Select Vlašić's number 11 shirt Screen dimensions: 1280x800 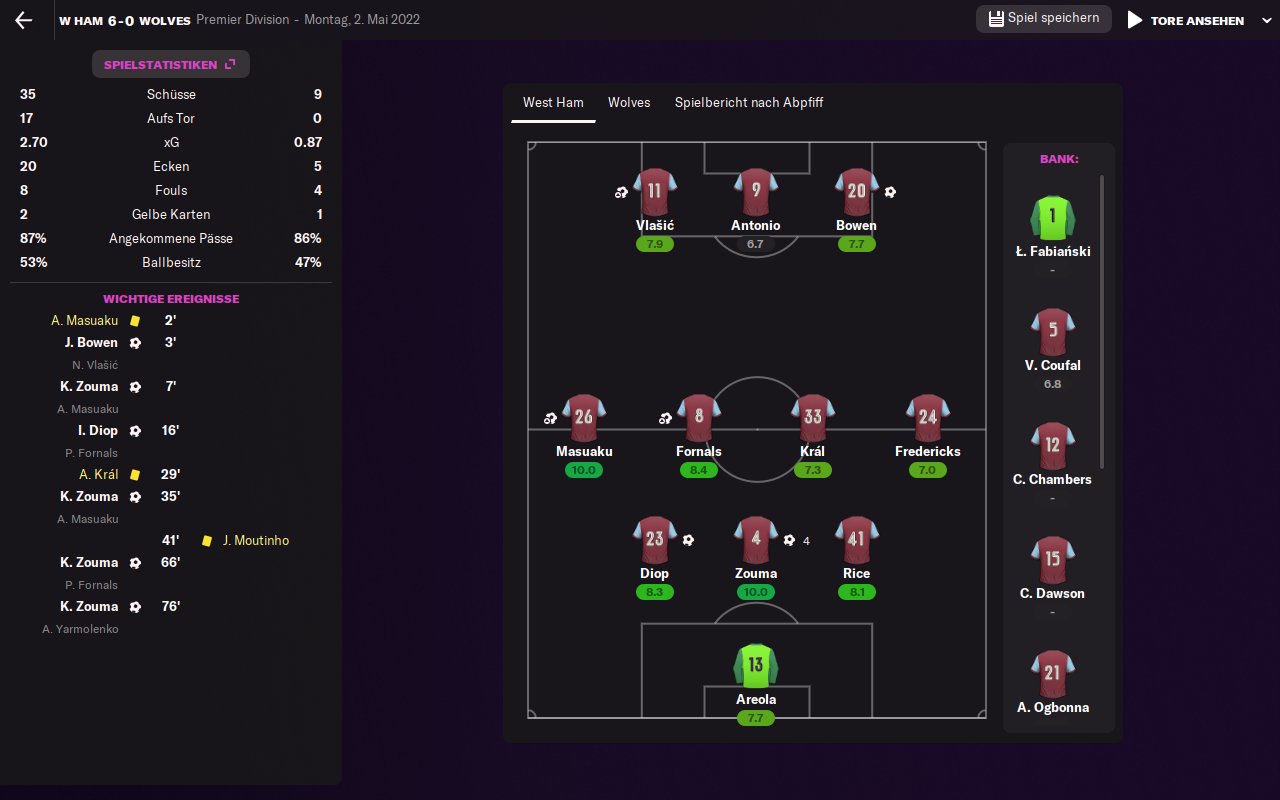coord(655,192)
